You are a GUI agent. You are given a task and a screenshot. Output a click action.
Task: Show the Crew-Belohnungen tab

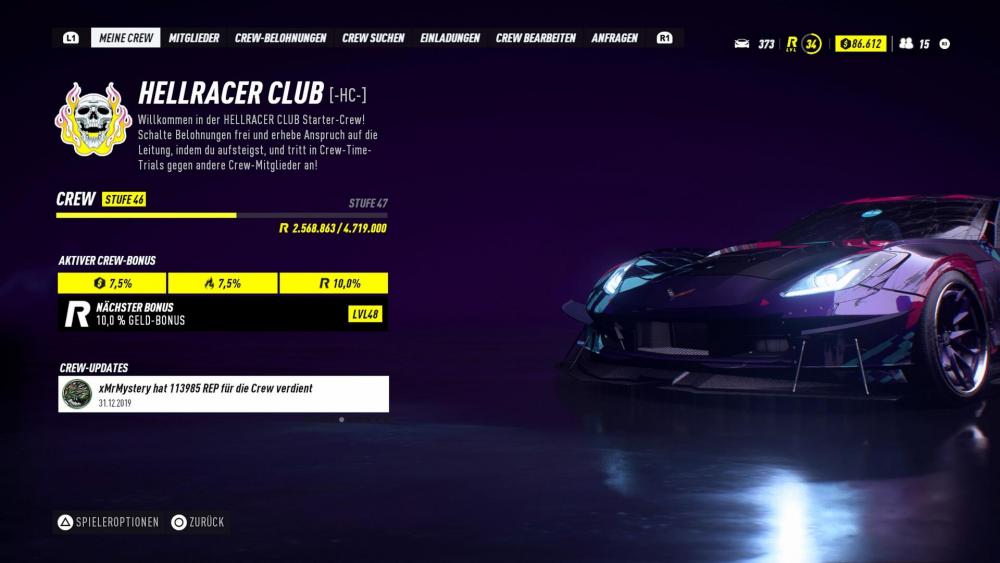[x=280, y=38]
